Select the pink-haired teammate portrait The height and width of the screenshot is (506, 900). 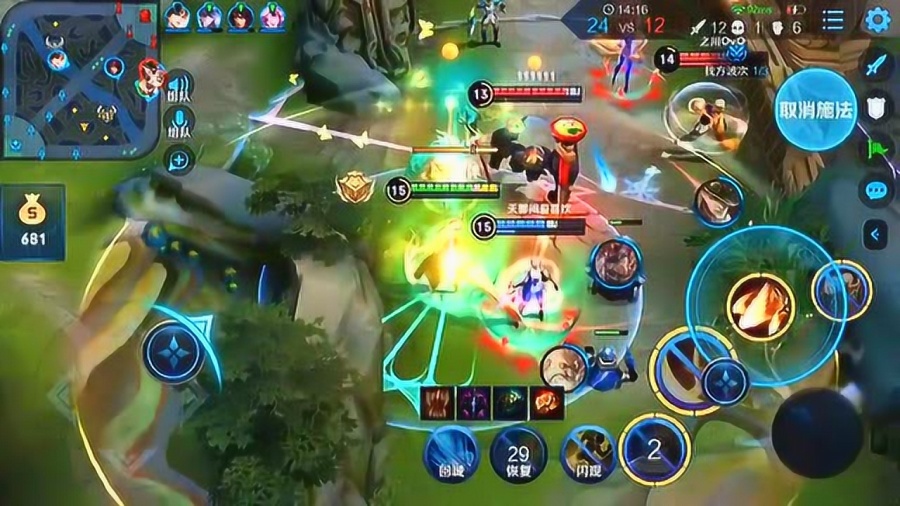(x=273, y=16)
